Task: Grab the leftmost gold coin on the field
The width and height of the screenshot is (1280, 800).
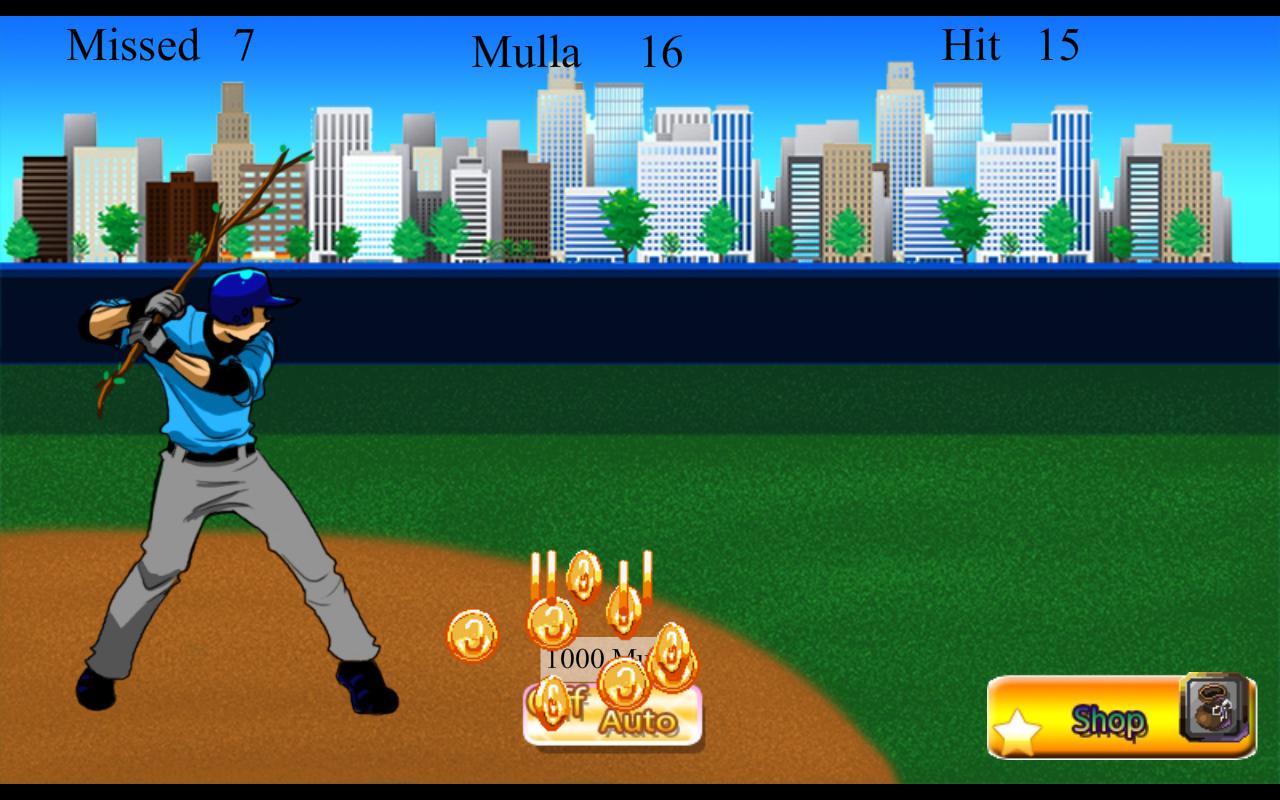Action: point(473,636)
